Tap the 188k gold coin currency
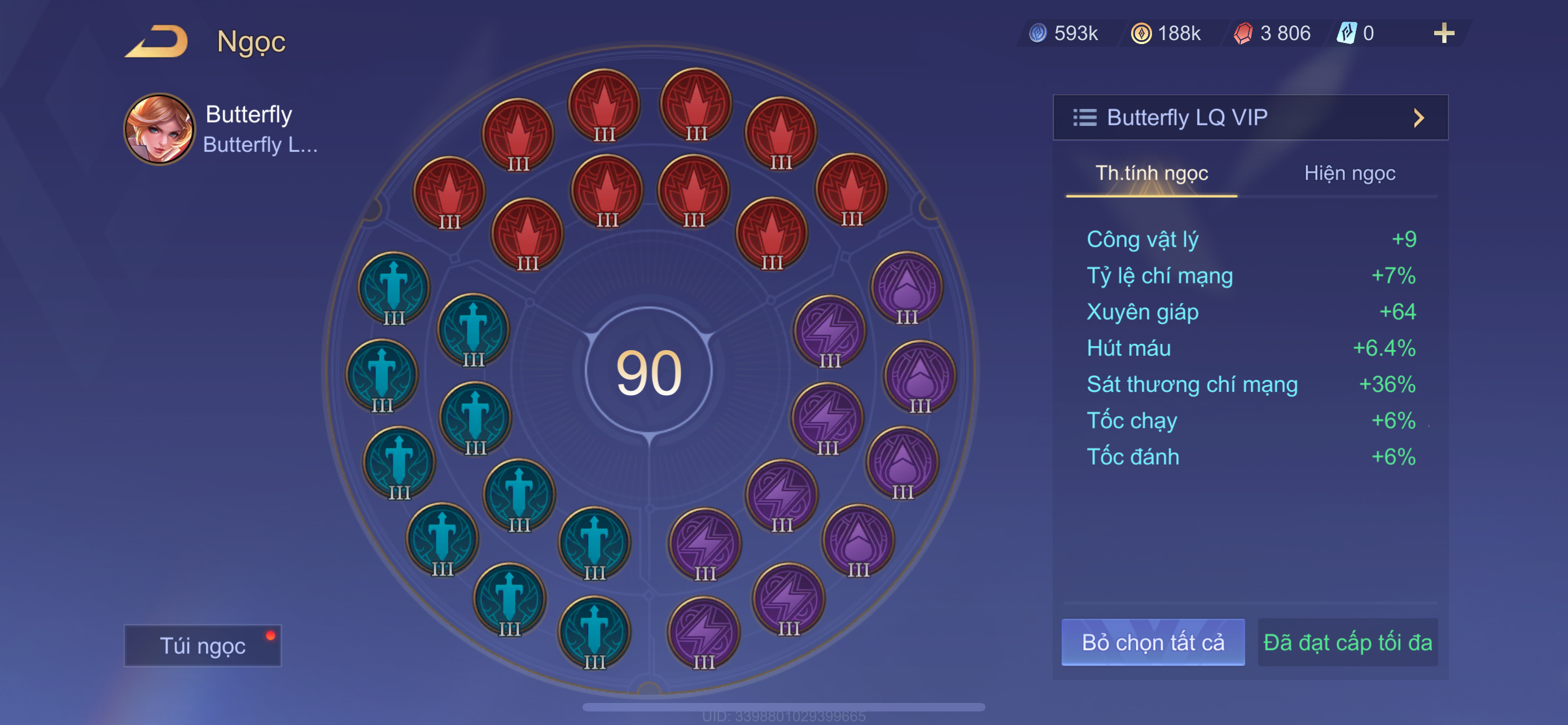The height and width of the screenshot is (725, 1568). pos(1166,33)
